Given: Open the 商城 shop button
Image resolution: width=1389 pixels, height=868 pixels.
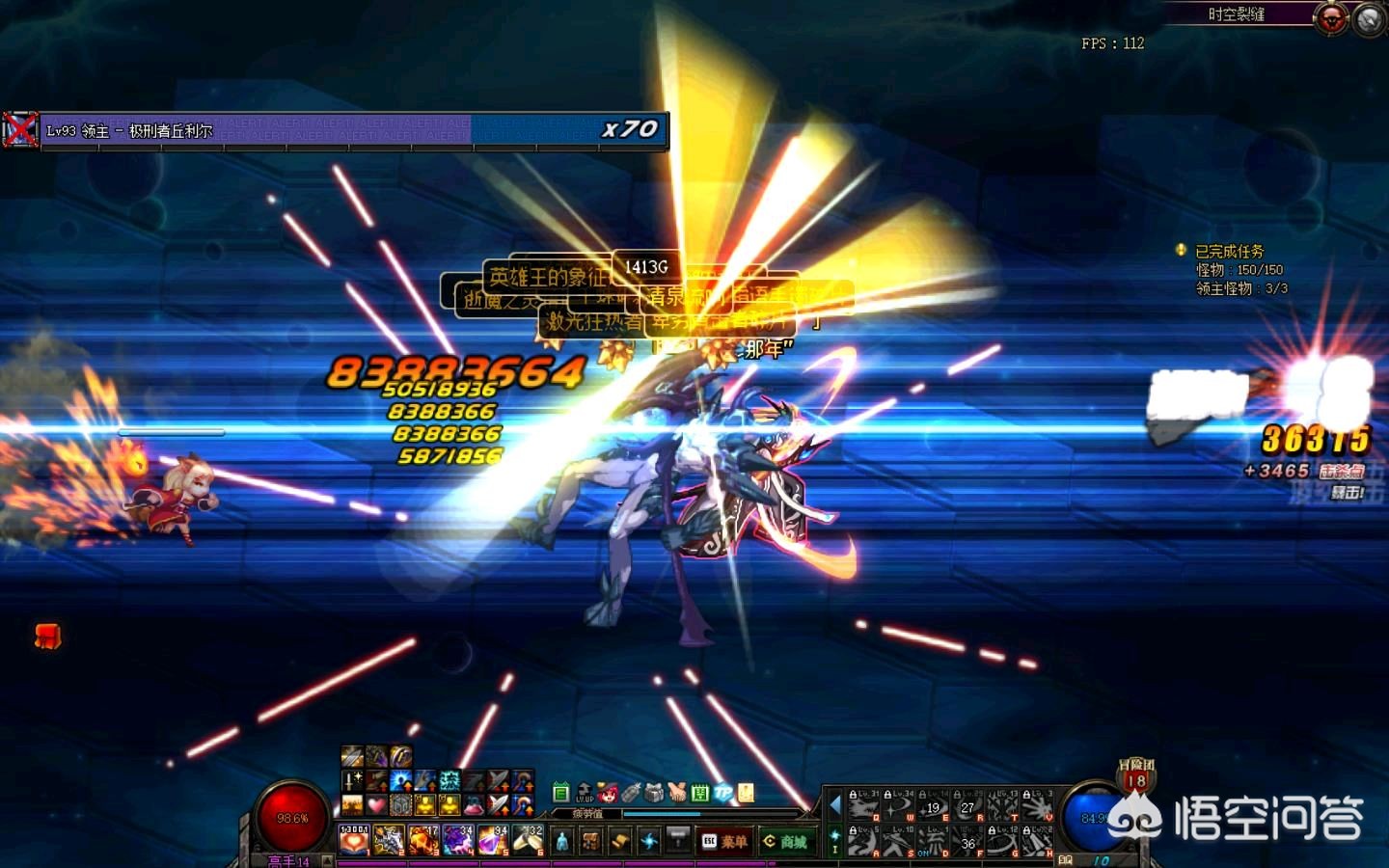Looking at the screenshot, I should tap(785, 841).
